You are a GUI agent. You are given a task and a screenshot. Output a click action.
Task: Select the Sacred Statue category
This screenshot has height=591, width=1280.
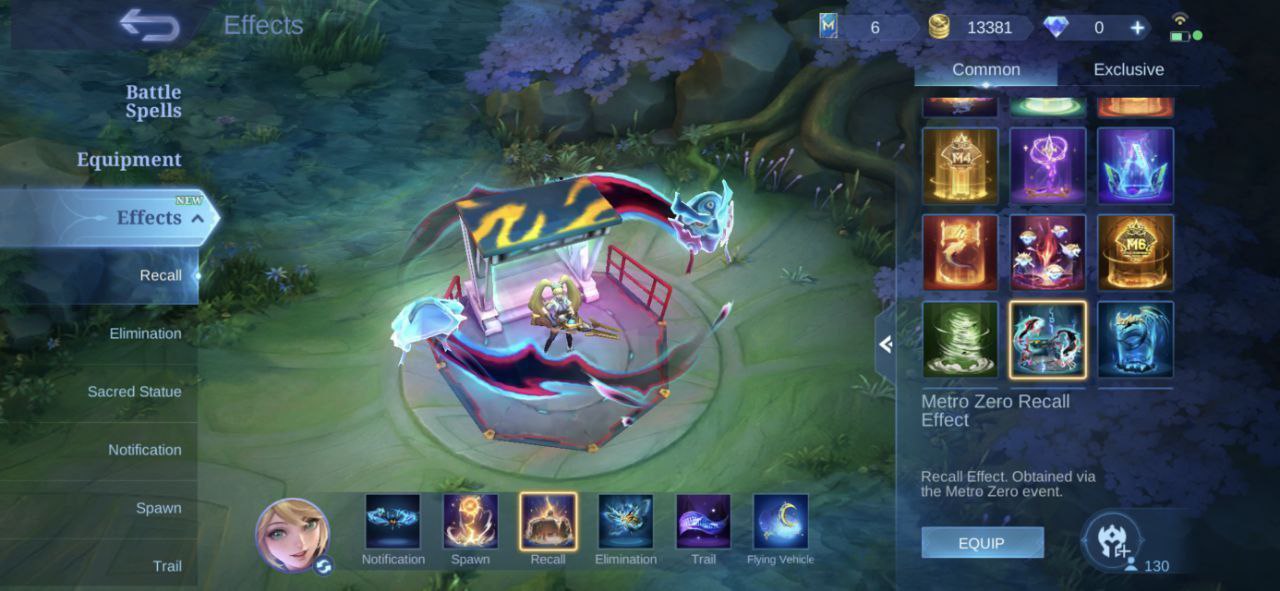tap(134, 392)
